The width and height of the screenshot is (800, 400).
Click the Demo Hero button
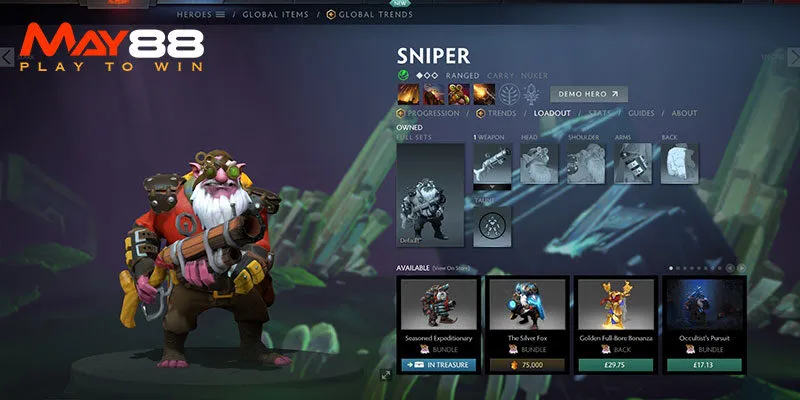589,94
